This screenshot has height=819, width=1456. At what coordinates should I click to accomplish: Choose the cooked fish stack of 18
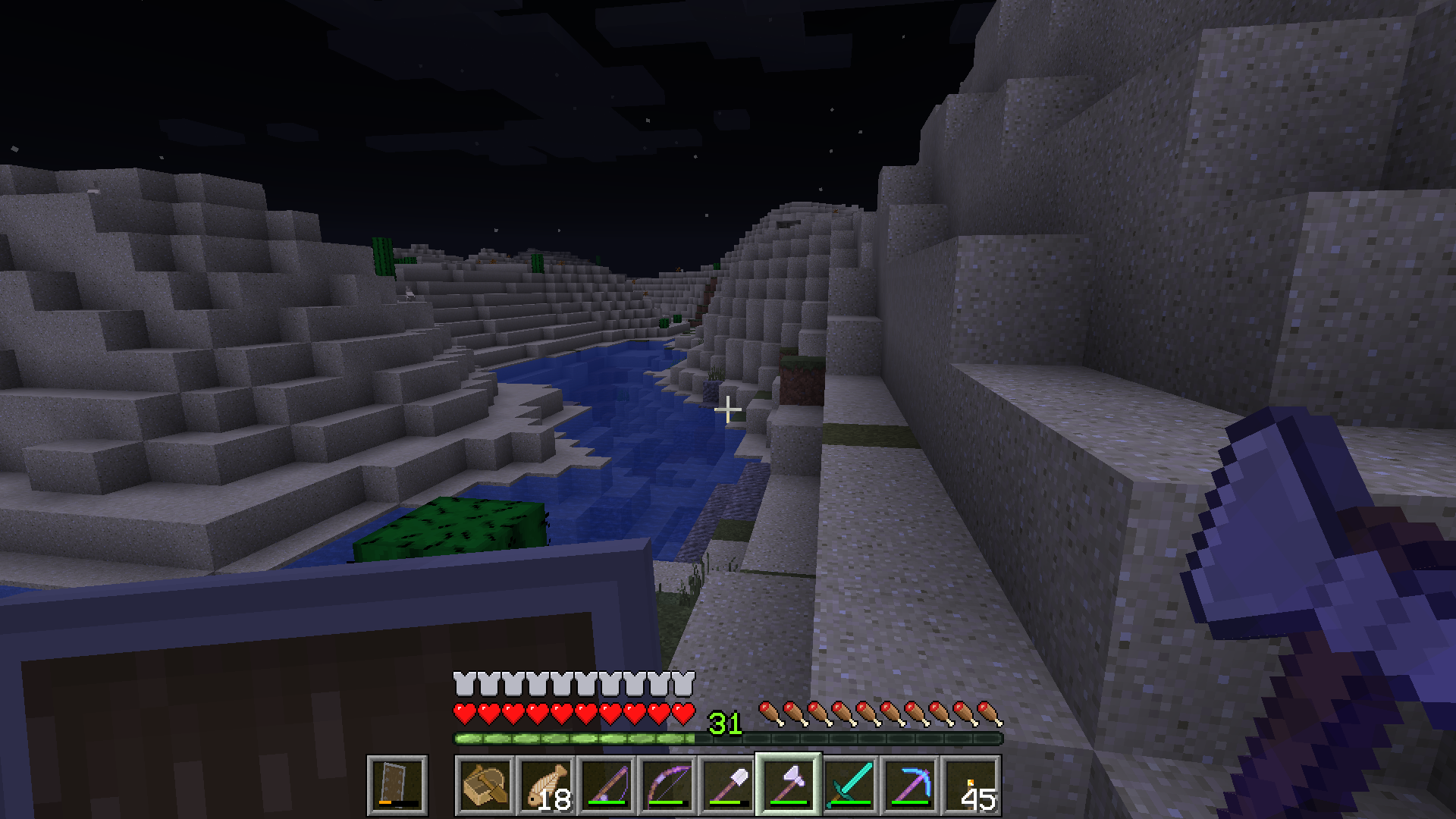pyautogui.click(x=546, y=785)
